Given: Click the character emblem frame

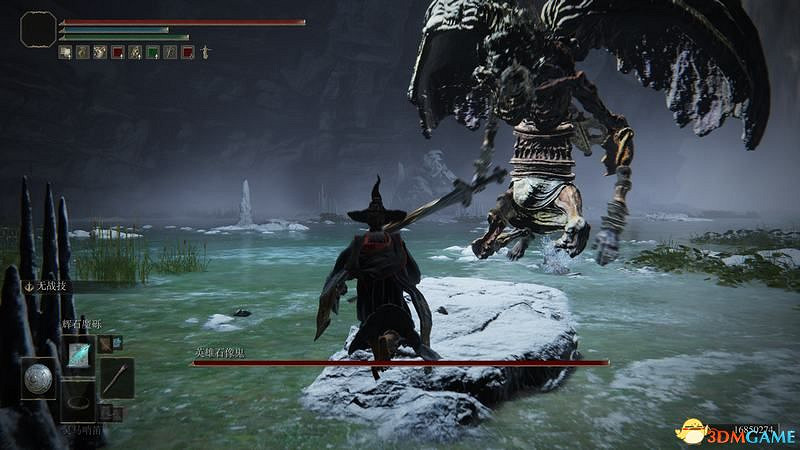Looking at the screenshot, I should coord(38,29).
